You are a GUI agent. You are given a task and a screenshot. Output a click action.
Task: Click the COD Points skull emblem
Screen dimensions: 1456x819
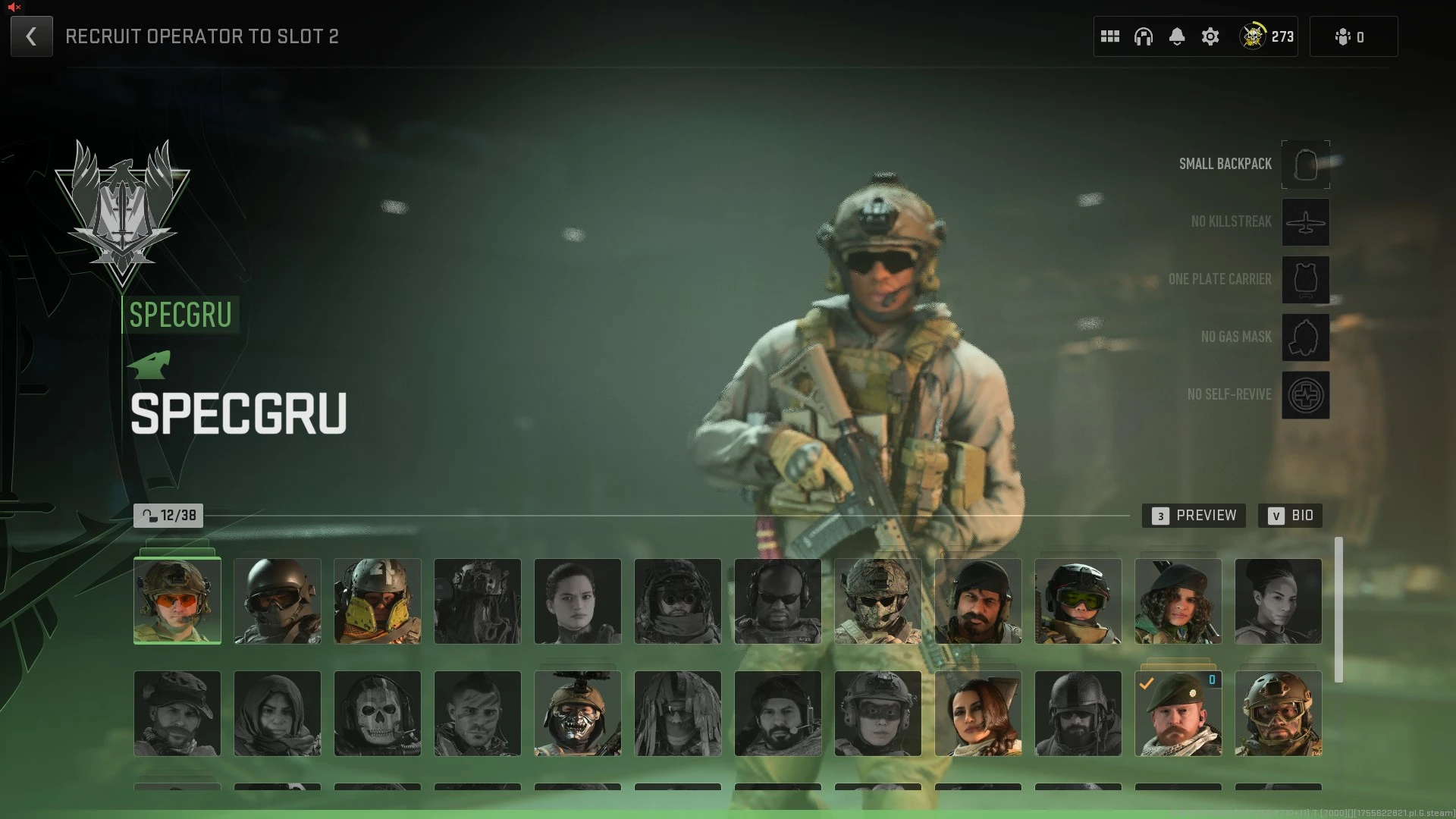[1254, 36]
